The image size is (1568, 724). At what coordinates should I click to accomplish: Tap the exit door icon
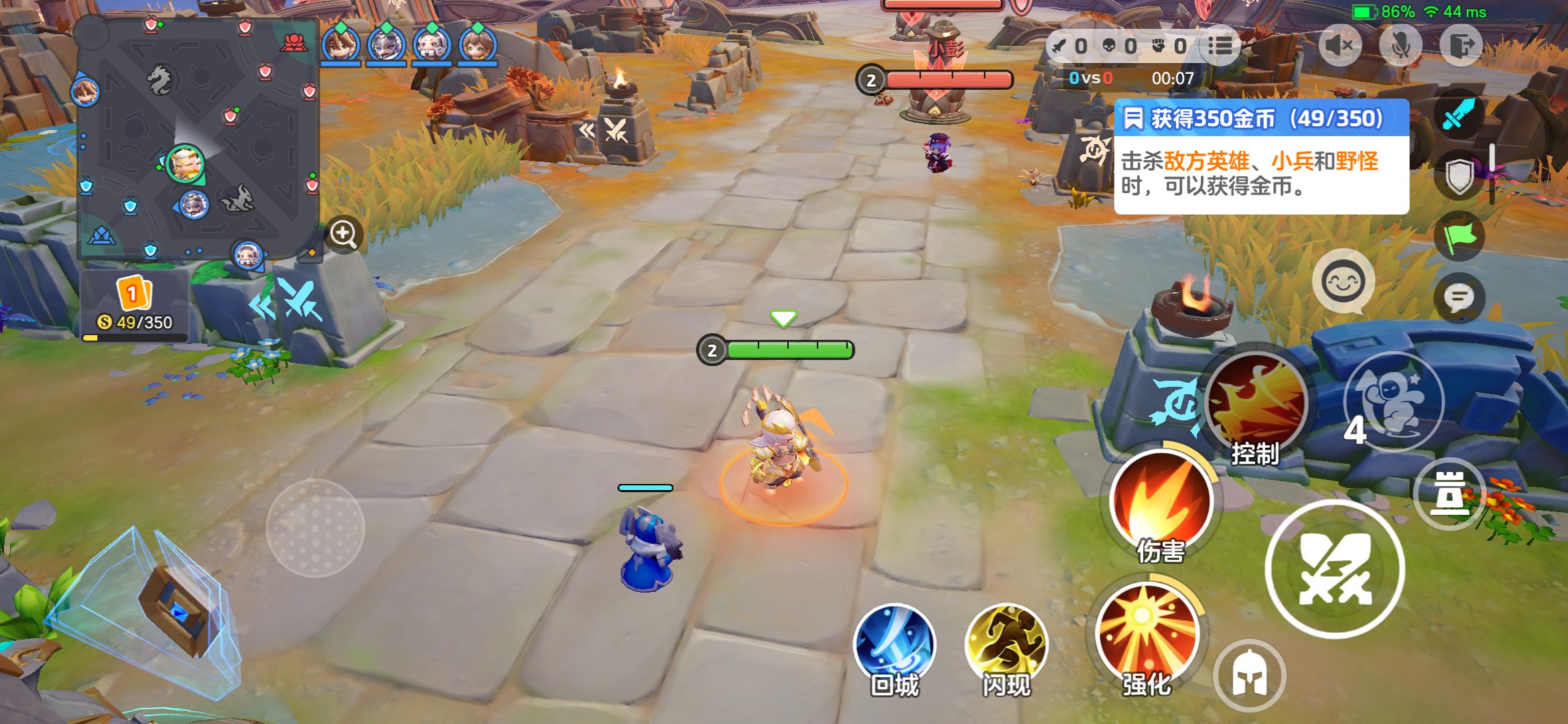coord(1461,46)
